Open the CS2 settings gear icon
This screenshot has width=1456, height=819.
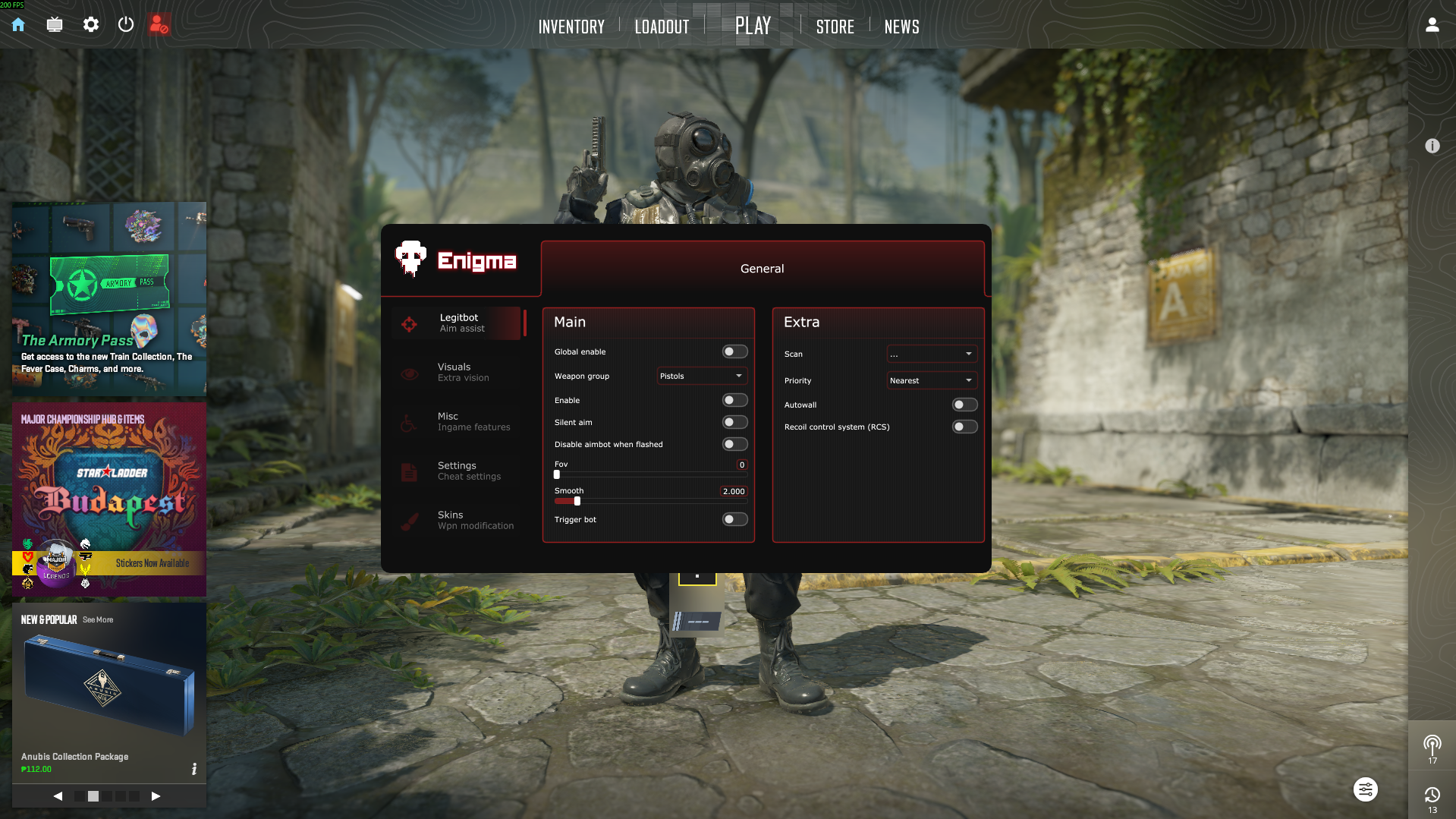[90, 24]
